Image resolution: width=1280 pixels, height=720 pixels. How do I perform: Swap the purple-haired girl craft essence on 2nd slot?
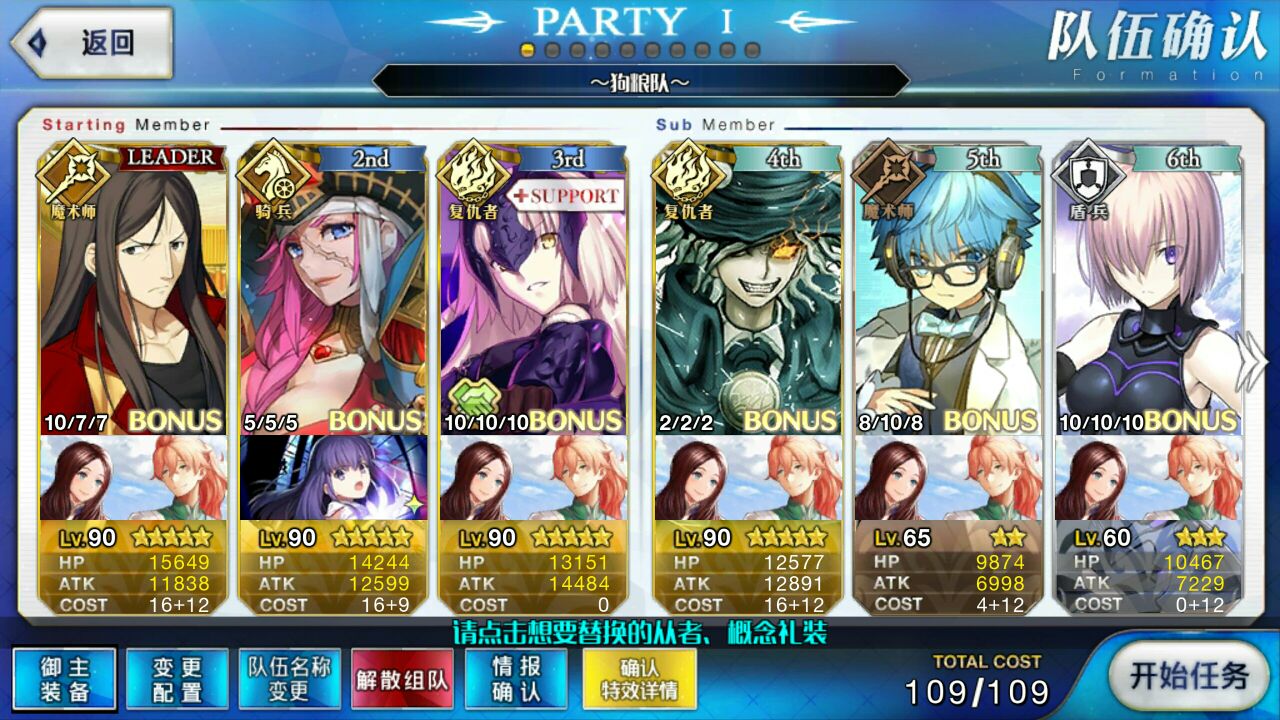pyautogui.click(x=333, y=477)
